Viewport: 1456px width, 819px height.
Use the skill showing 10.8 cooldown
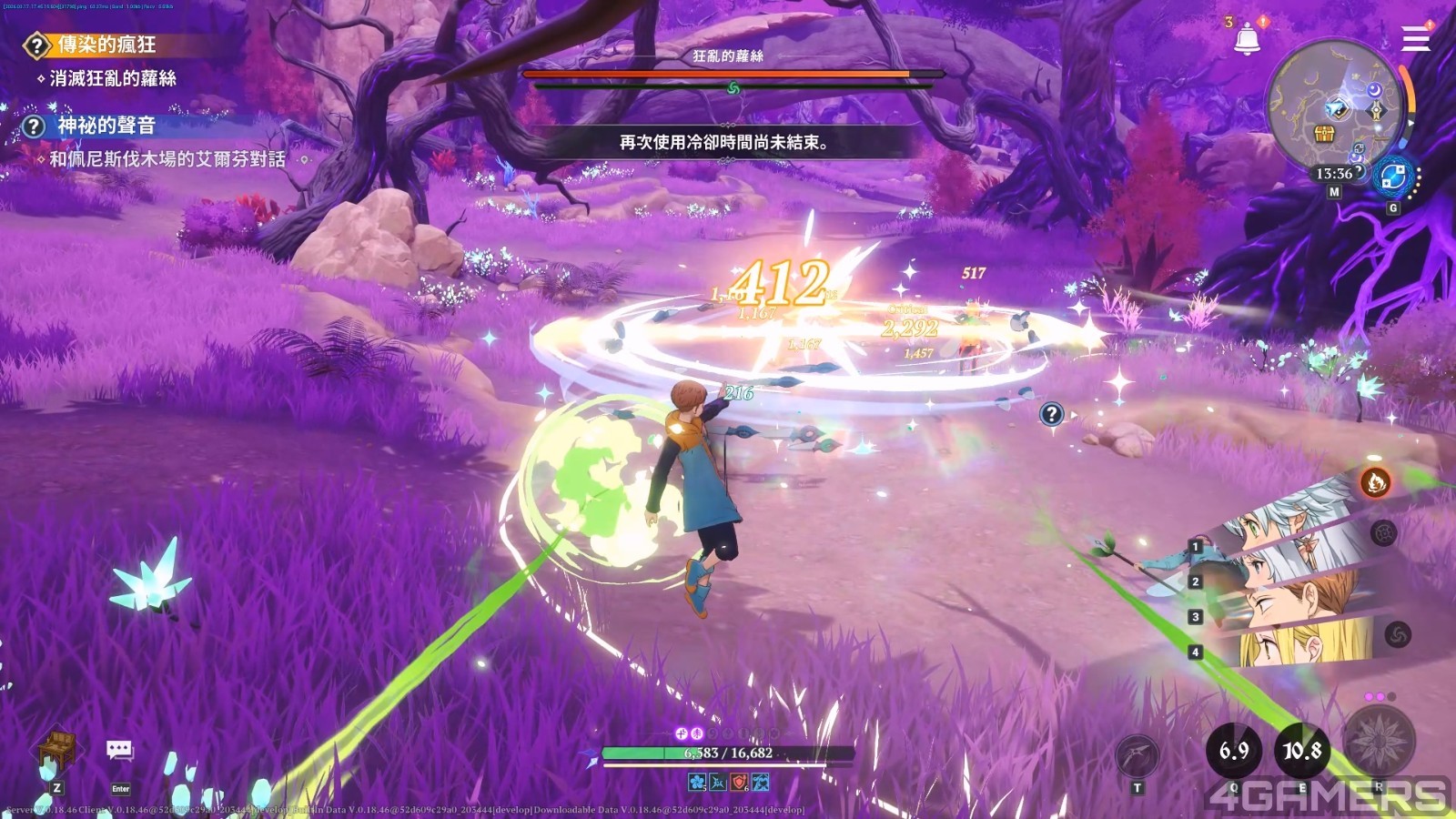[1302, 751]
